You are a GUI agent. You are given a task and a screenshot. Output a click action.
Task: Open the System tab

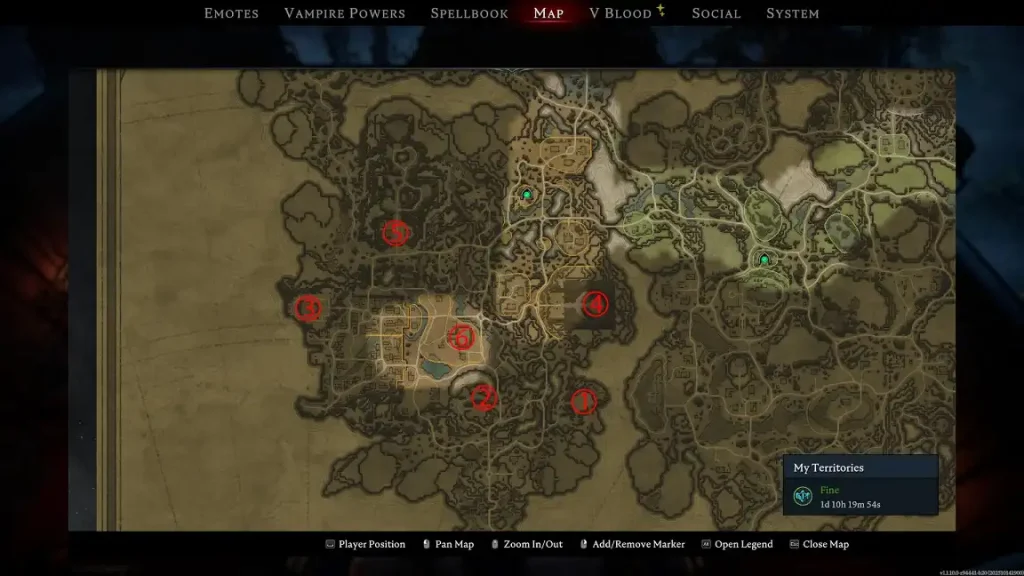[x=792, y=13]
